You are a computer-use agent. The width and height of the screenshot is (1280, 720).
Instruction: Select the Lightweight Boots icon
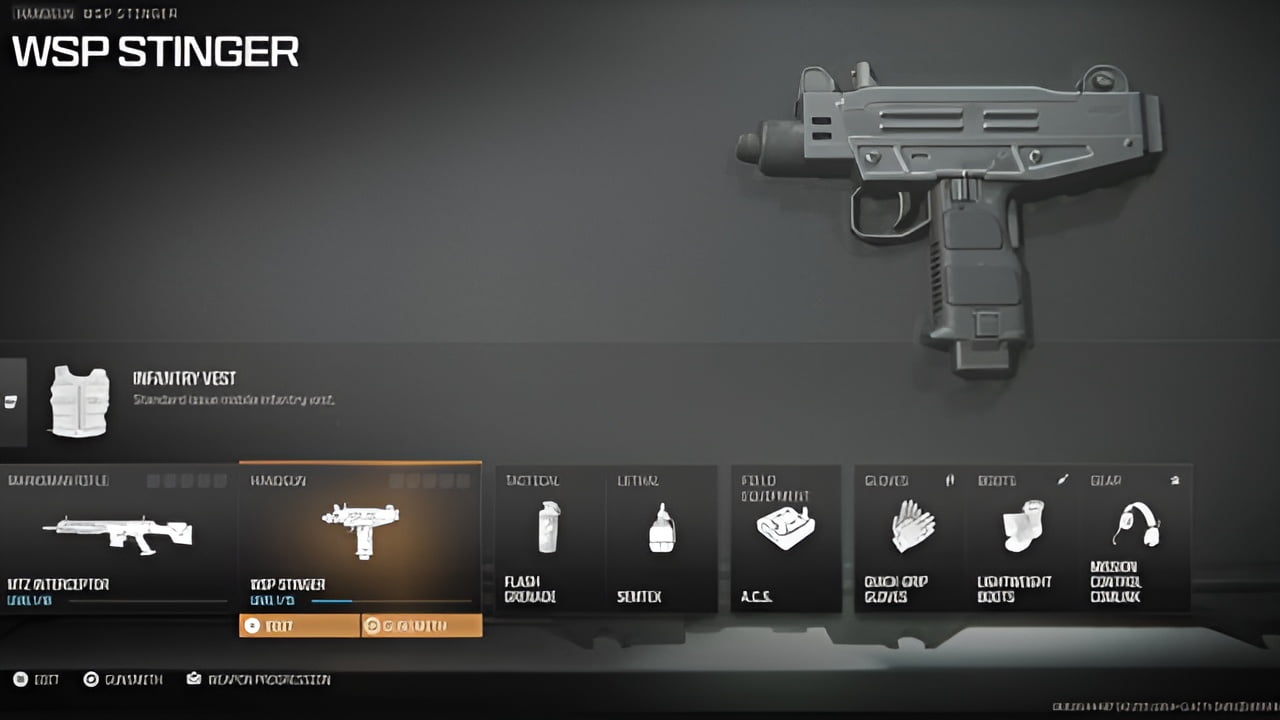[x=1023, y=525]
